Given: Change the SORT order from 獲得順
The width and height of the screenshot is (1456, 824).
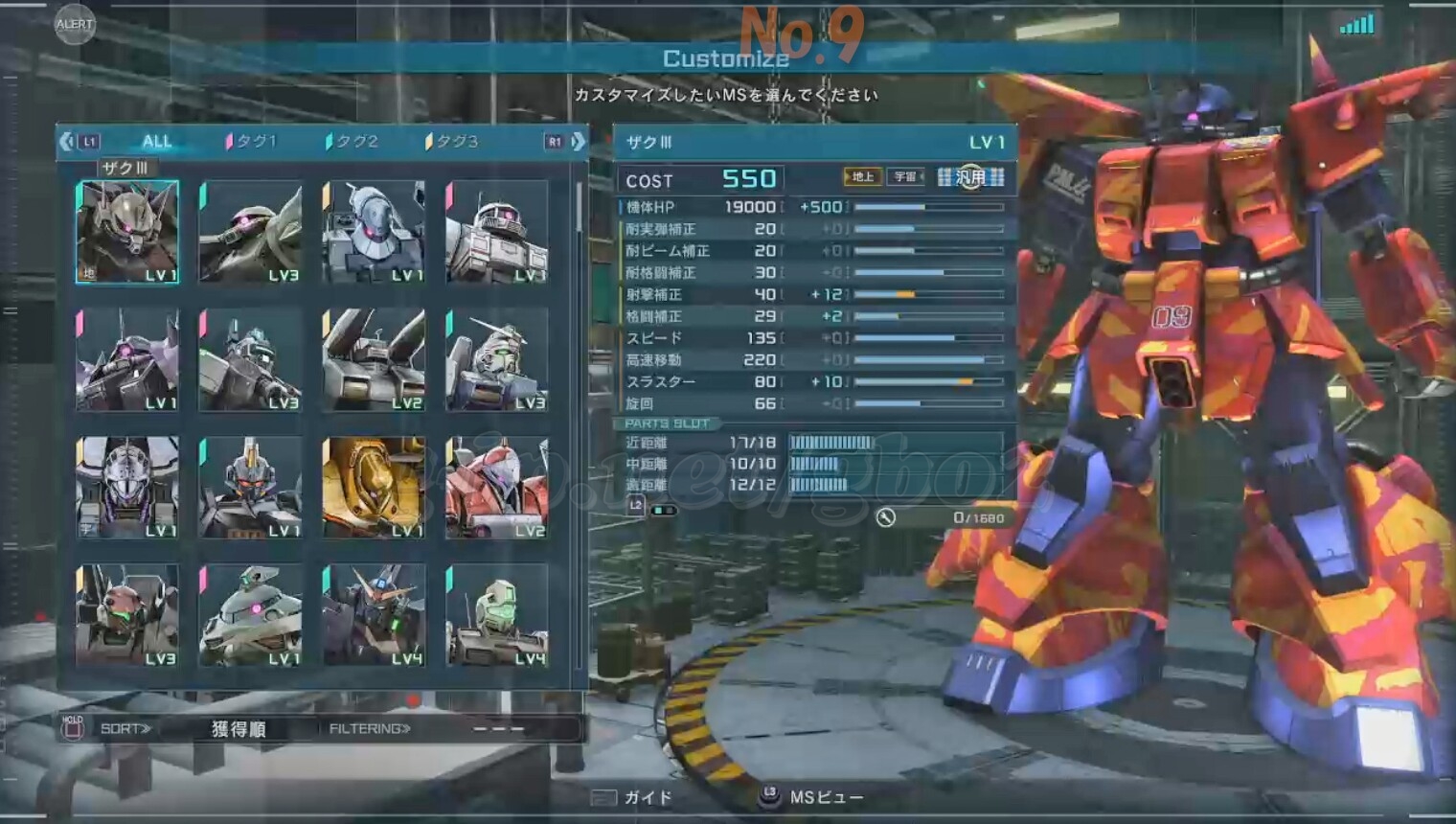Looking at the screenshot, I should 238,729.
